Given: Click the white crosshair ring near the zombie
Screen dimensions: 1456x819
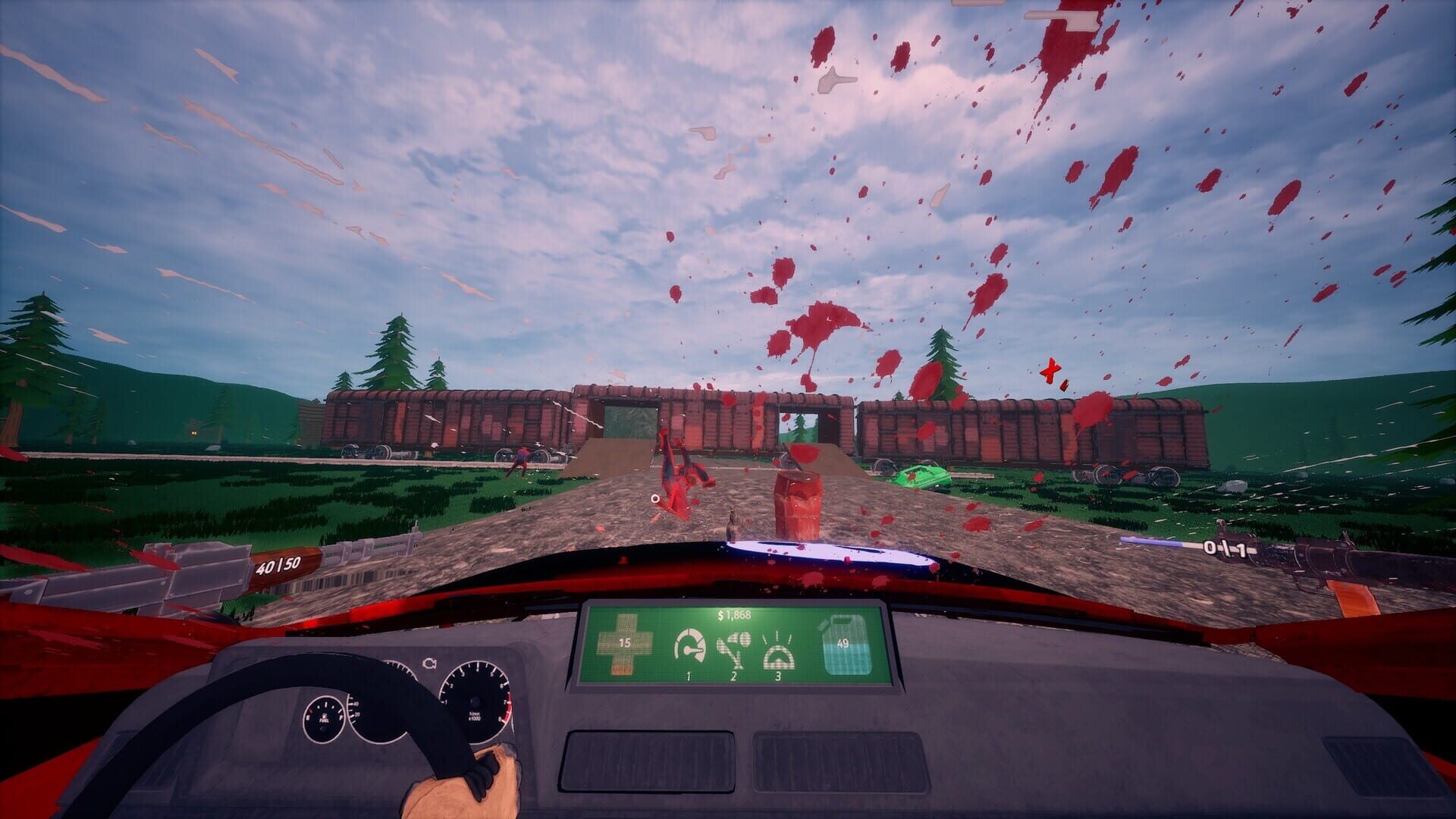Looking at the screenshot, I should 655,499.
